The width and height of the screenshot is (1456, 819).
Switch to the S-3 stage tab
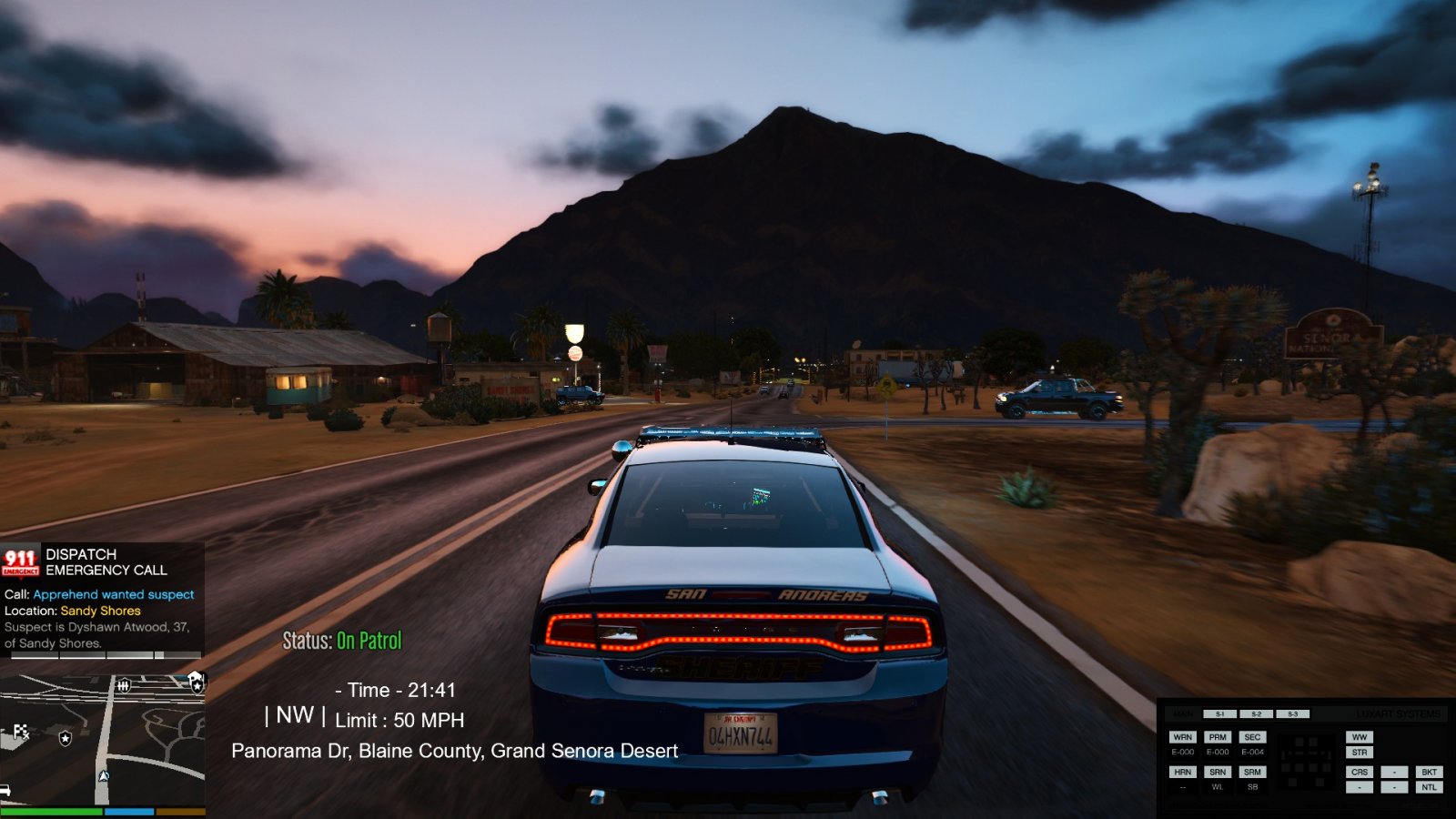click(x=1292, y=714)
